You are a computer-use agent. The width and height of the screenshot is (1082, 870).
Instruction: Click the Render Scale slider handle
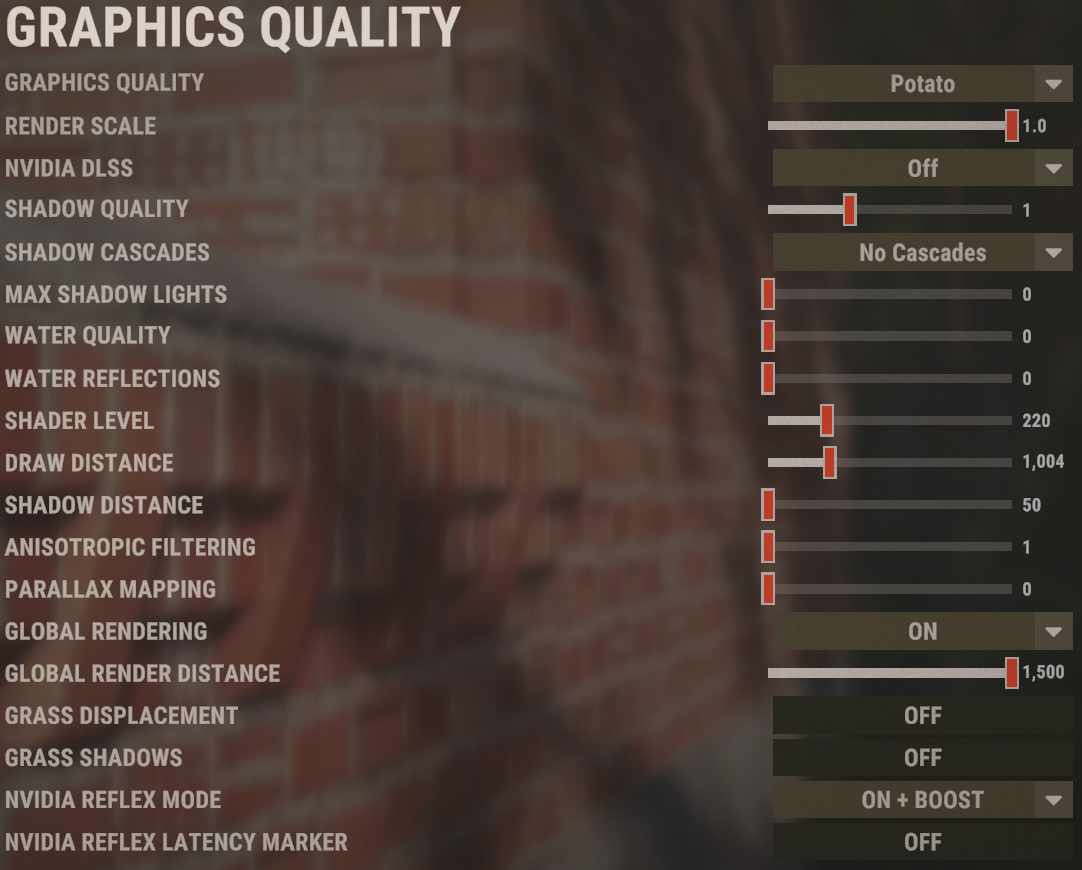pos(1012,126)
